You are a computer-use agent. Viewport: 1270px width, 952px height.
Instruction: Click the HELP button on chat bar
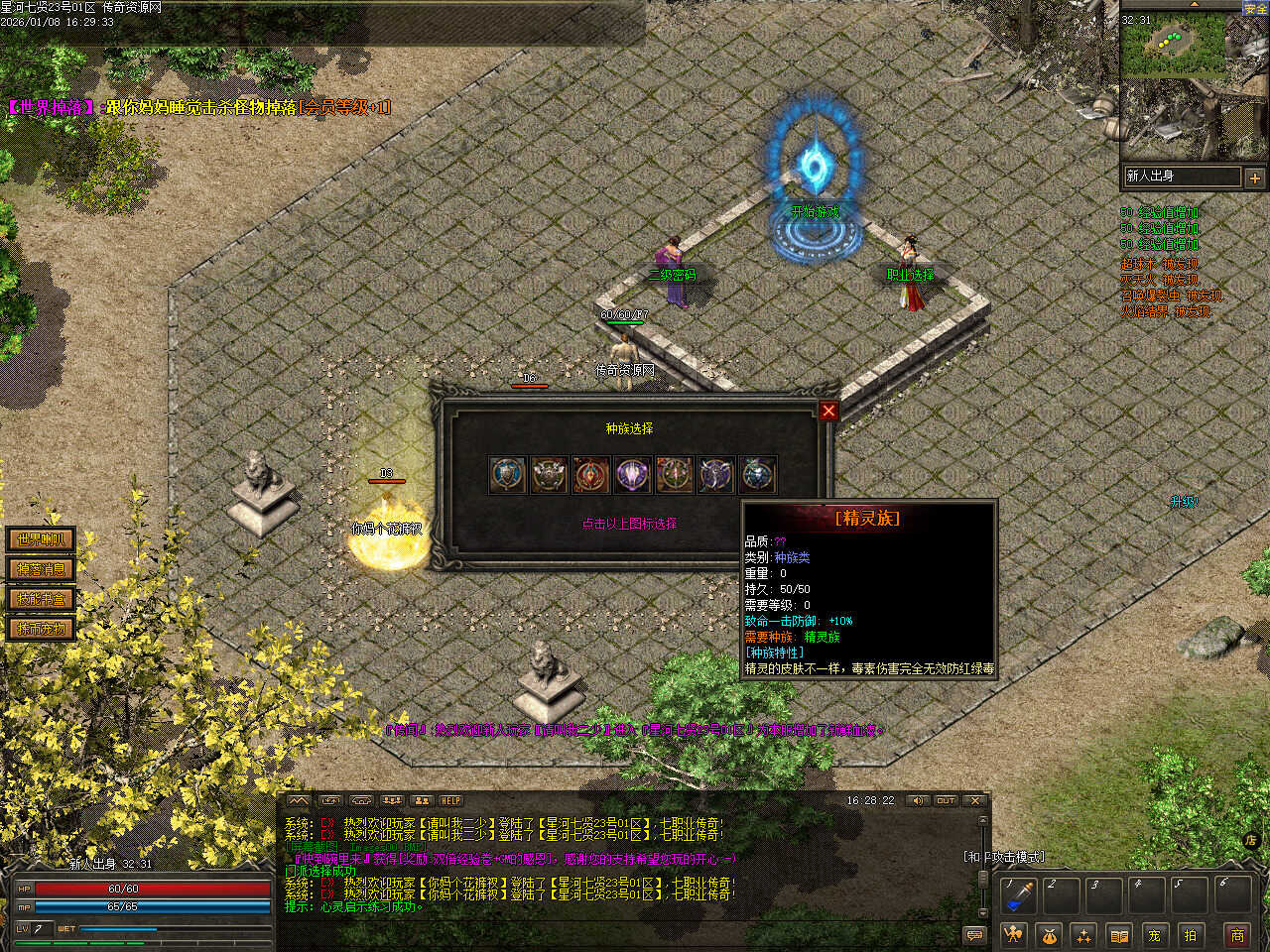451,800
